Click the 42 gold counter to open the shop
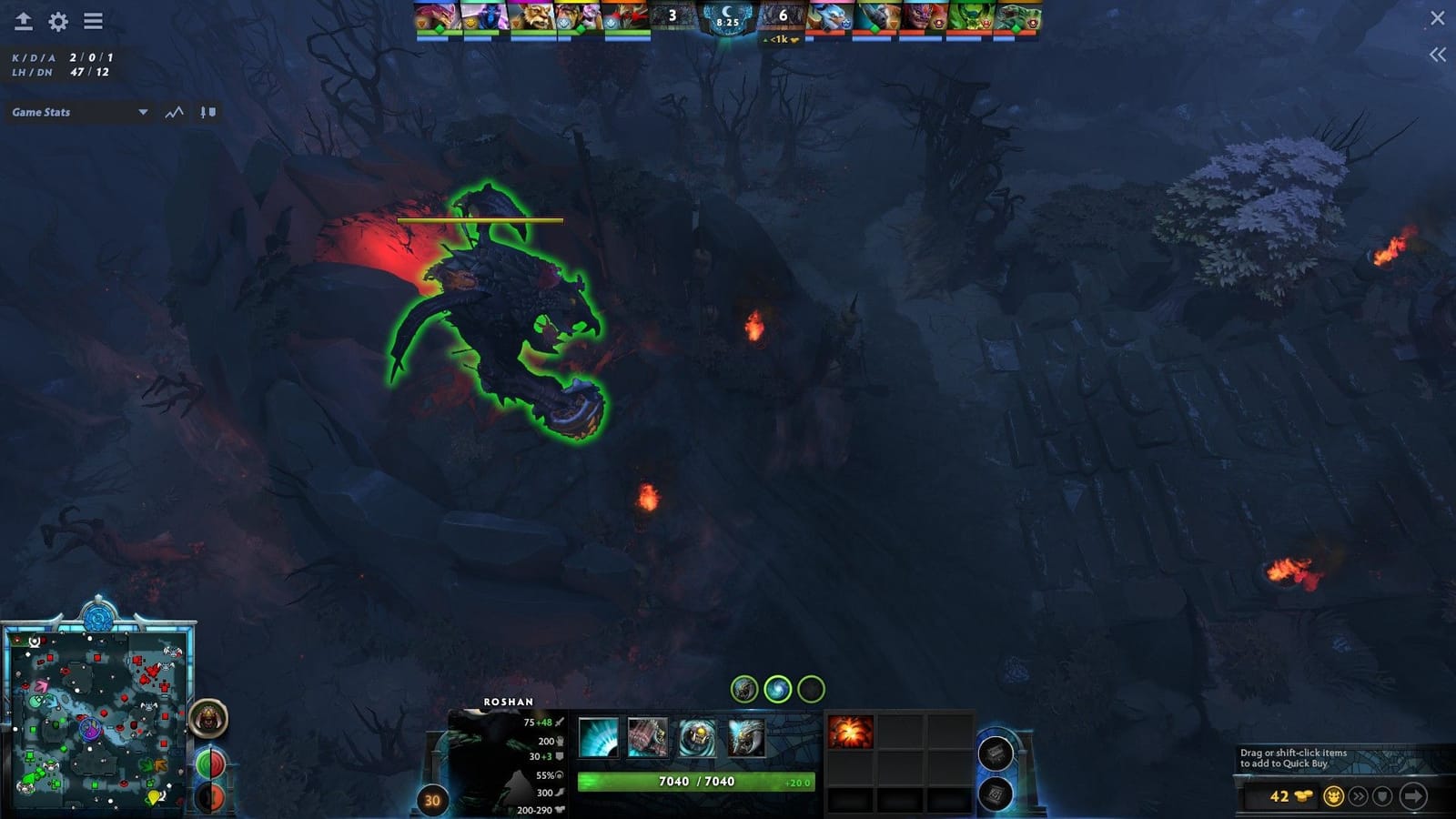 click(1279, 797)
